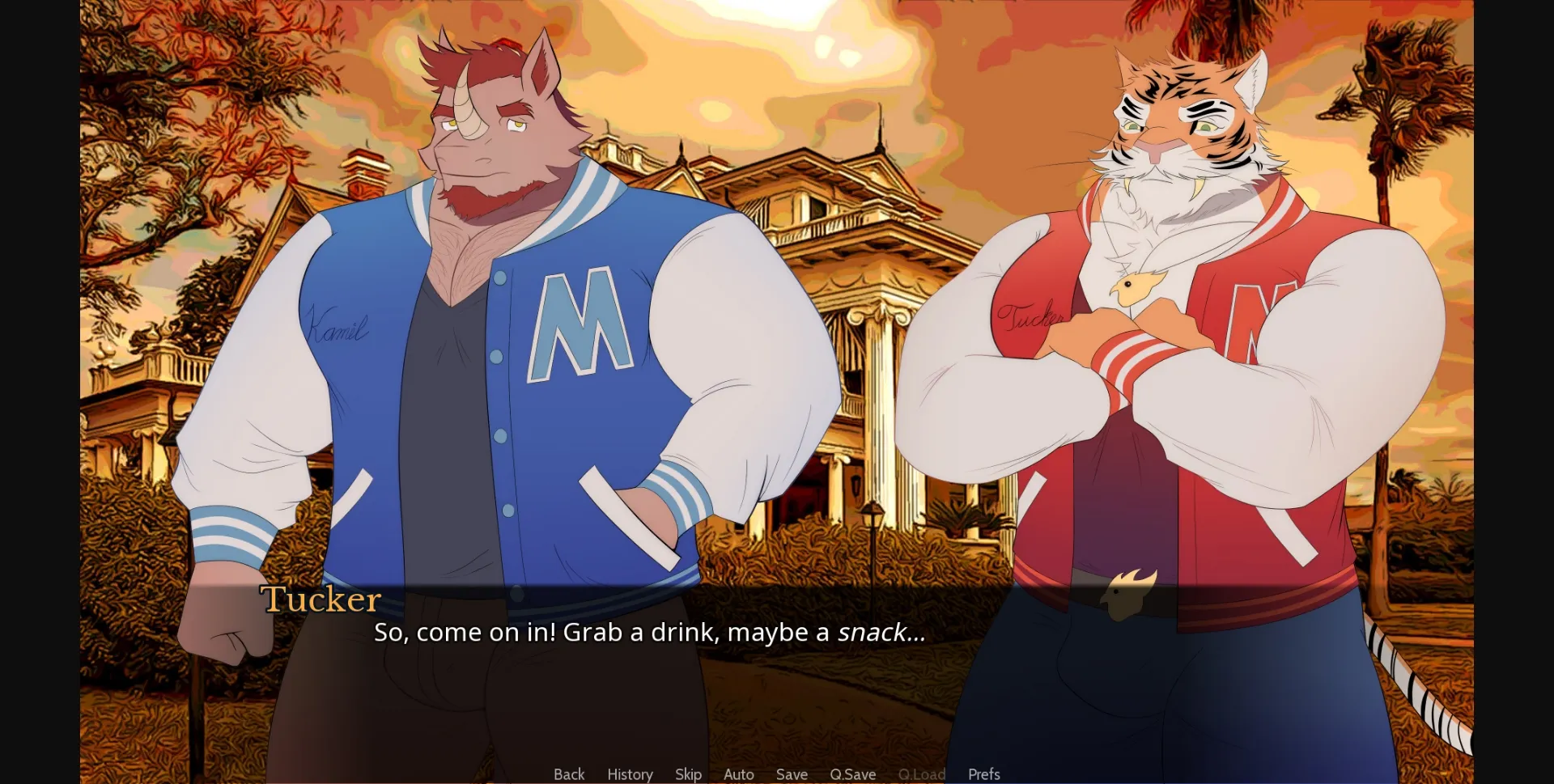This screenshot has height=784, width=1554.
Task: Click the grayed-out Q.Load option
Action: pyautogui.click(x=923, y=774)
